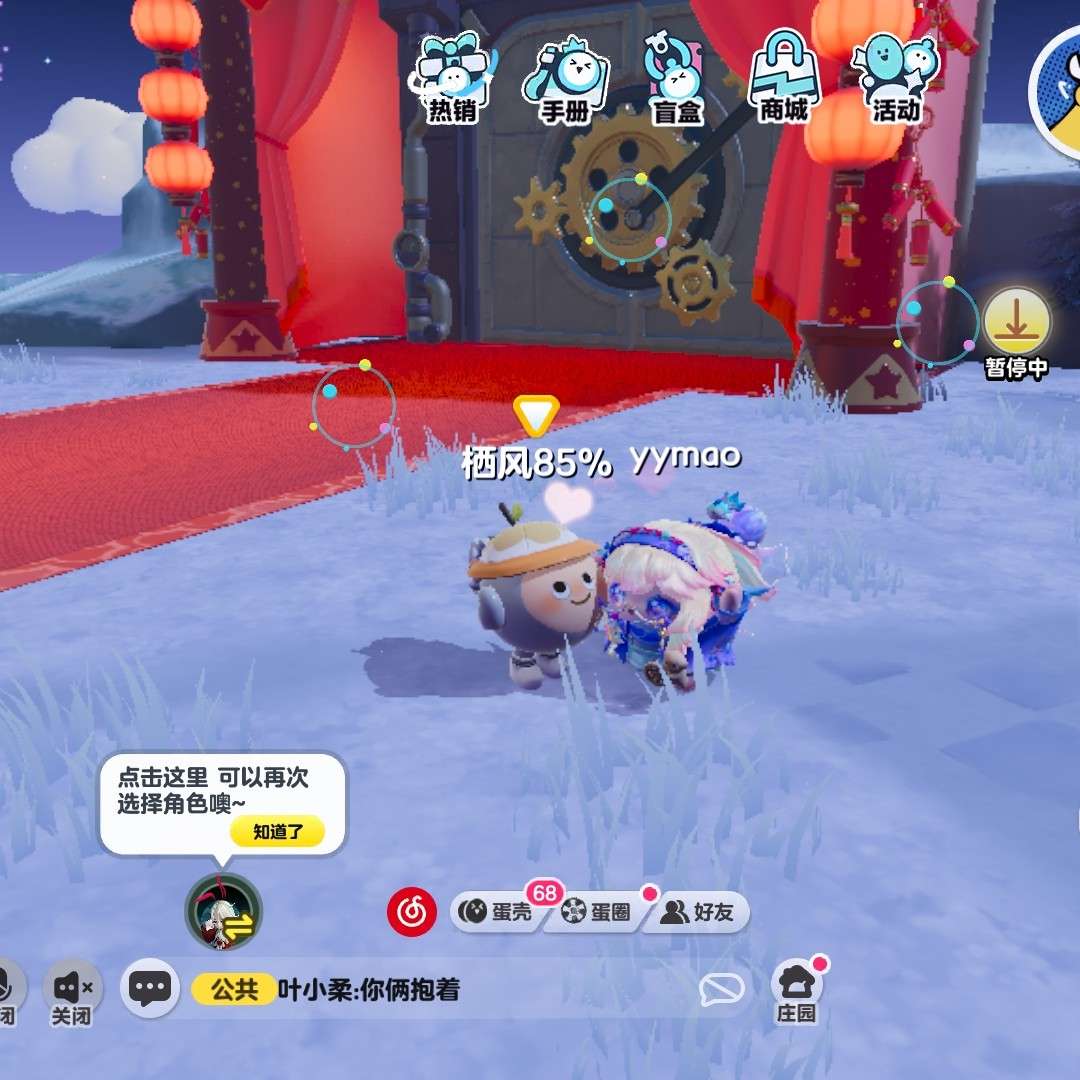Dismiss the tip with 知道了
Viewport: 1080px width, 1080px height.
[x=277, y=832]
